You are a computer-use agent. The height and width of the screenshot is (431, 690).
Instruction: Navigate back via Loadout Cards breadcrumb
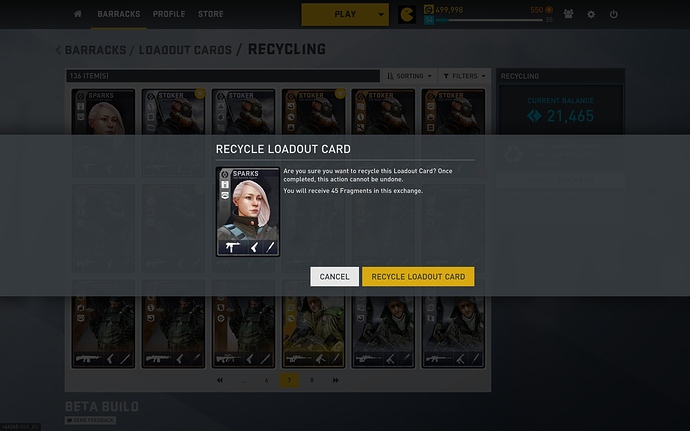coord(185,50)
